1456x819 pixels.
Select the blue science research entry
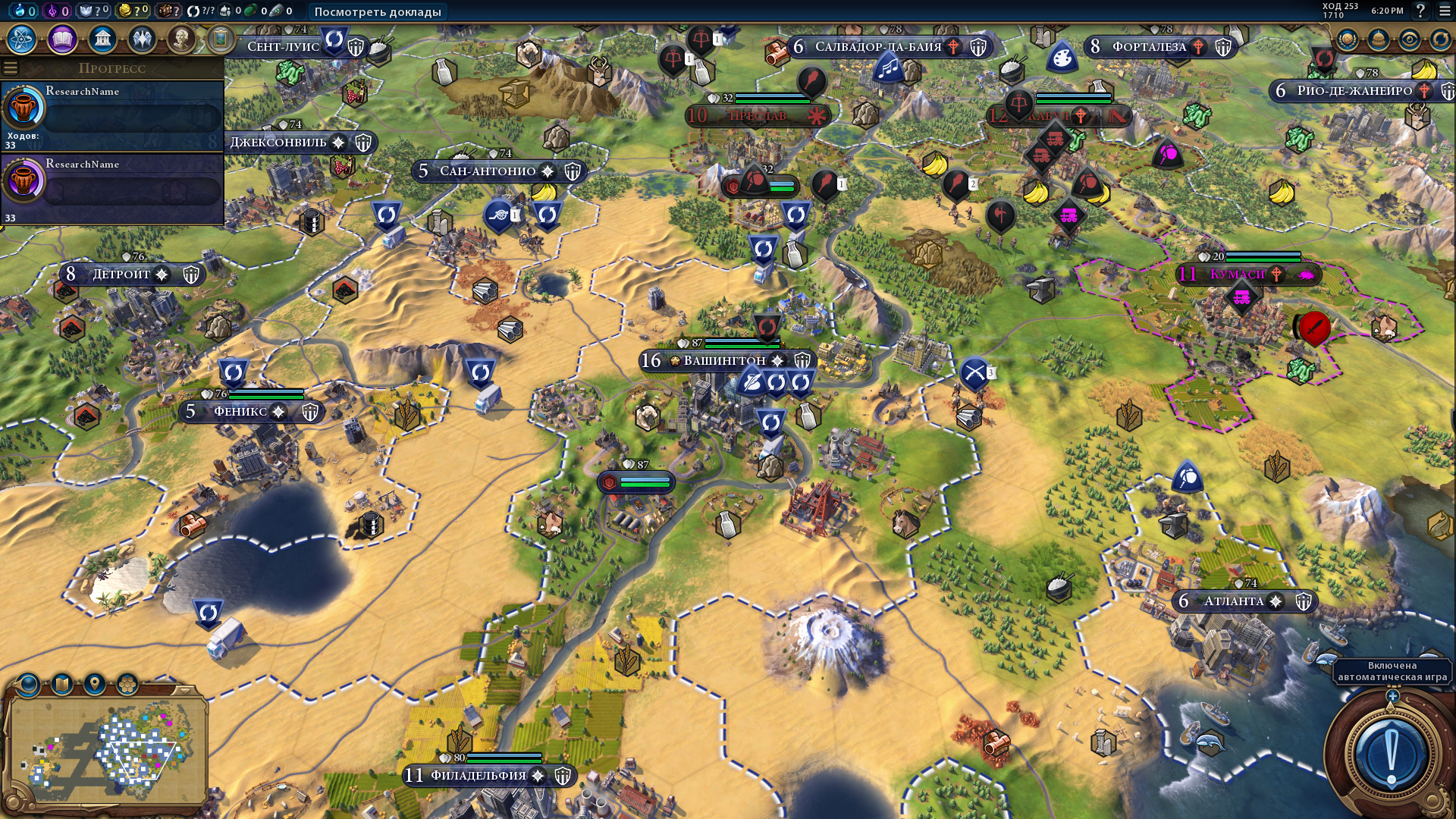(114, 114)
